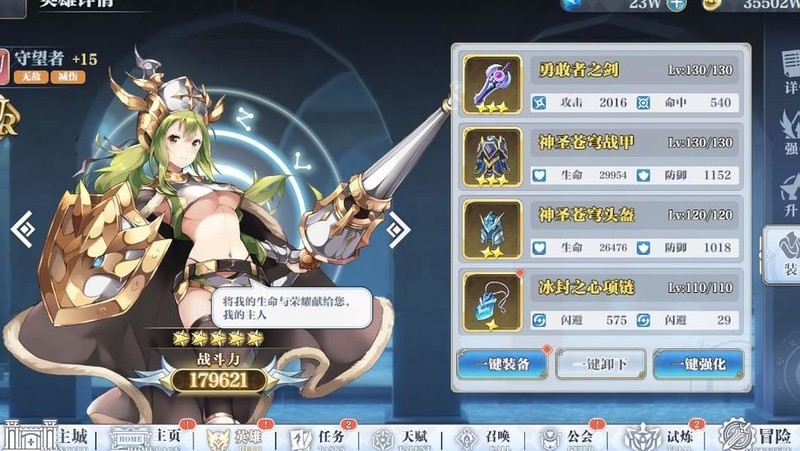Open the 英雄 heroes menu
Image resolution: width=800 pixels, height=451 pixels.
click(240, 437)
